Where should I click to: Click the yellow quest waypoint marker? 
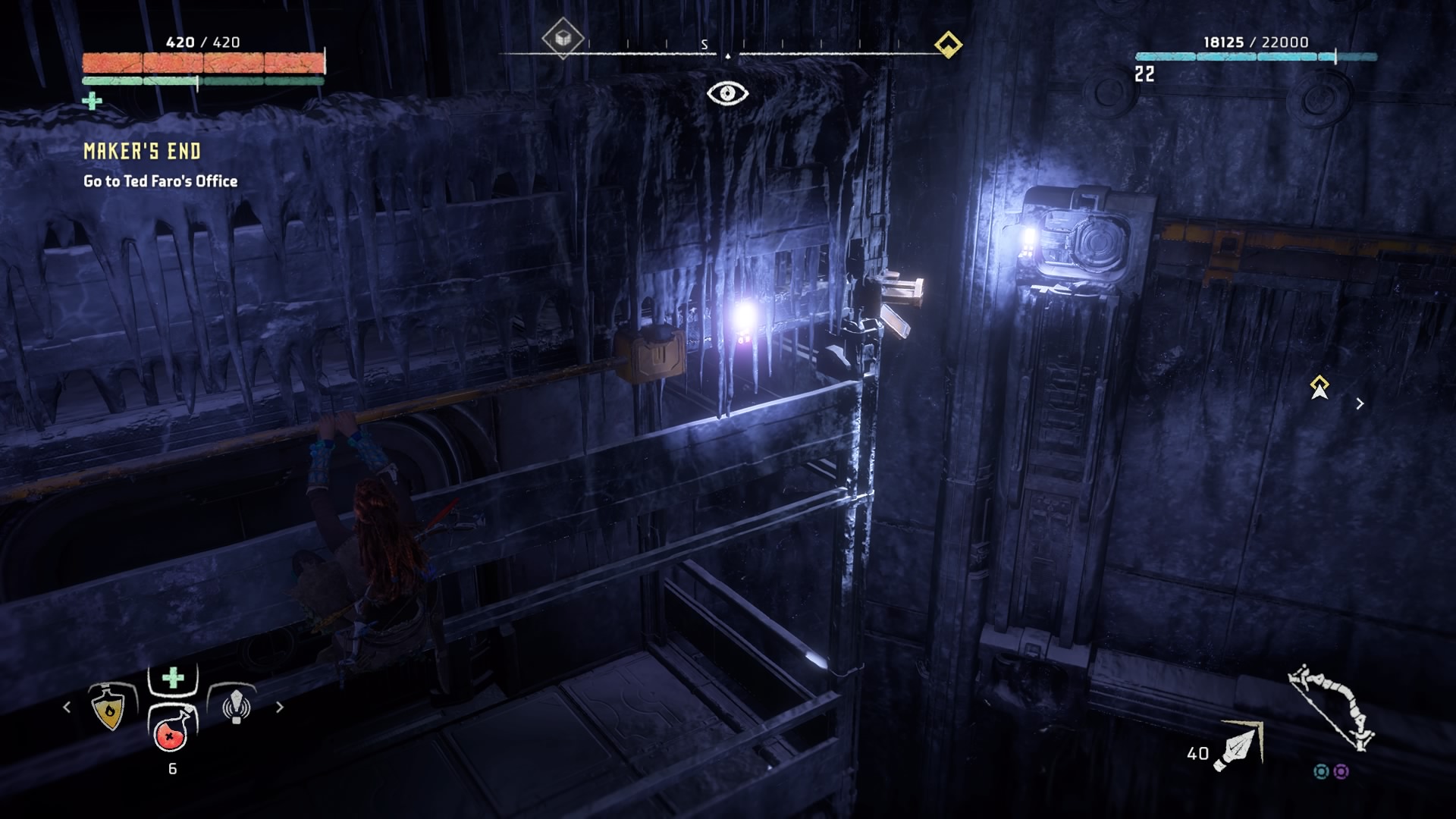(x=1319, y=387)
